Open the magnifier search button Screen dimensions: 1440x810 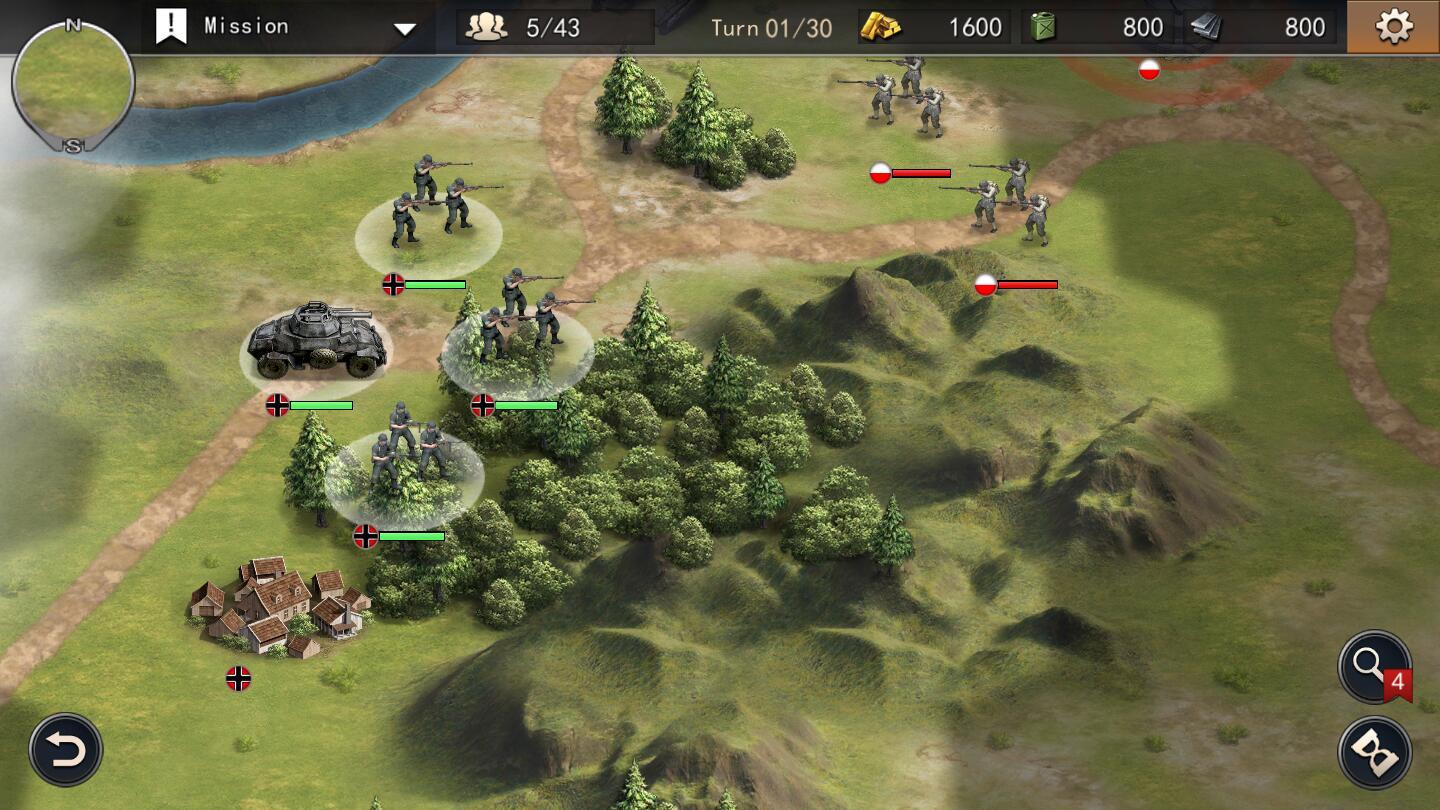[1374, 666]
